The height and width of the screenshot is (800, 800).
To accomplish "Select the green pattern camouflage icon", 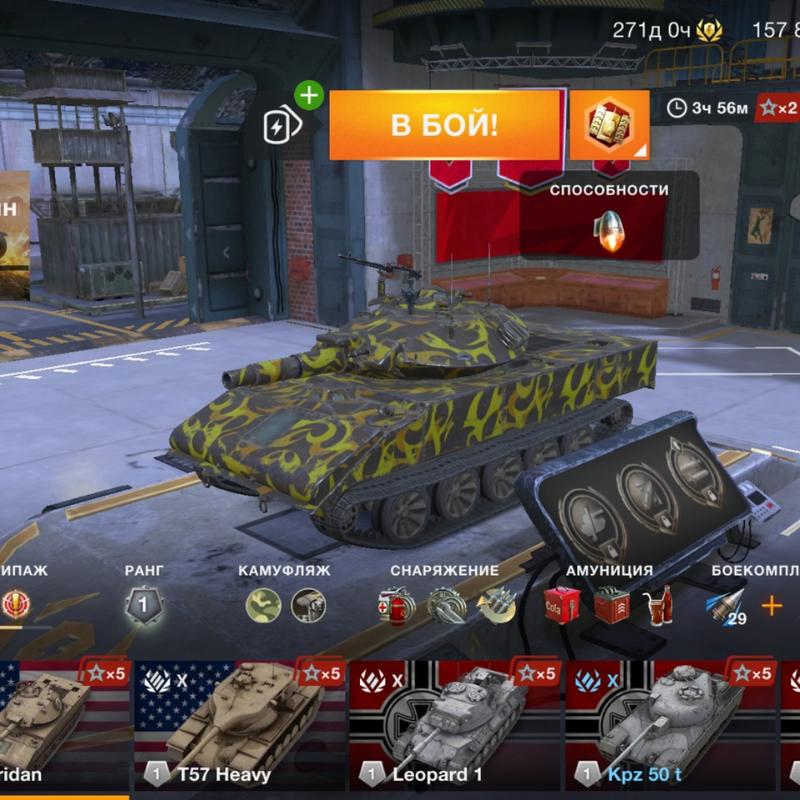I will 263,605.
